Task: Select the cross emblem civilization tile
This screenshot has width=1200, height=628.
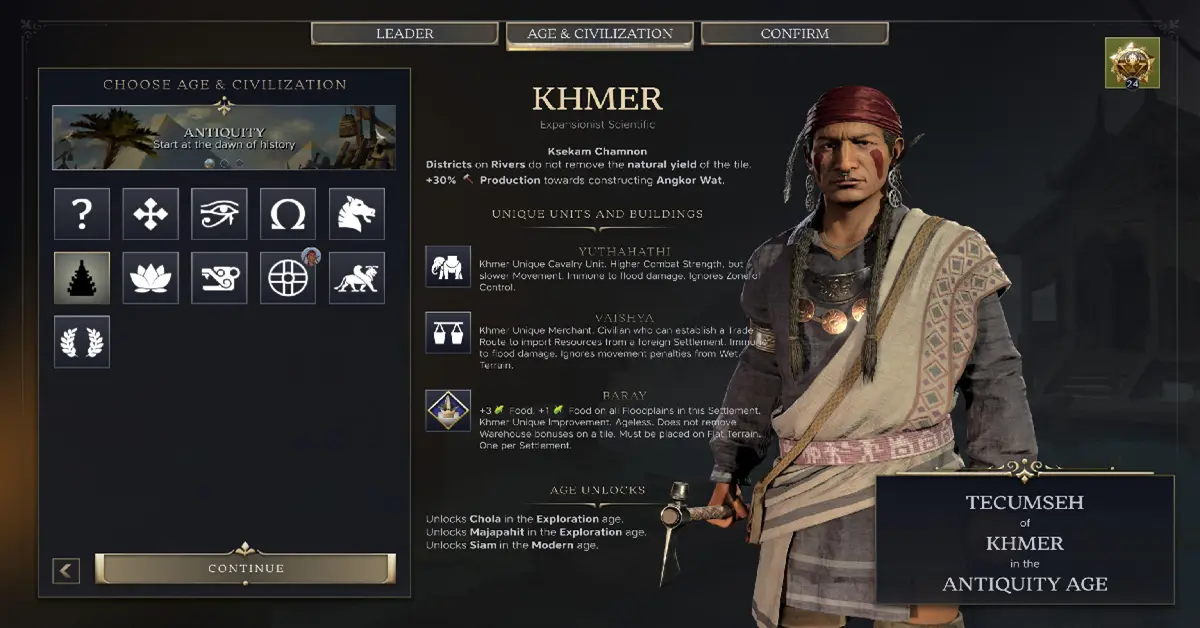Action: click(x=151, y=214)
